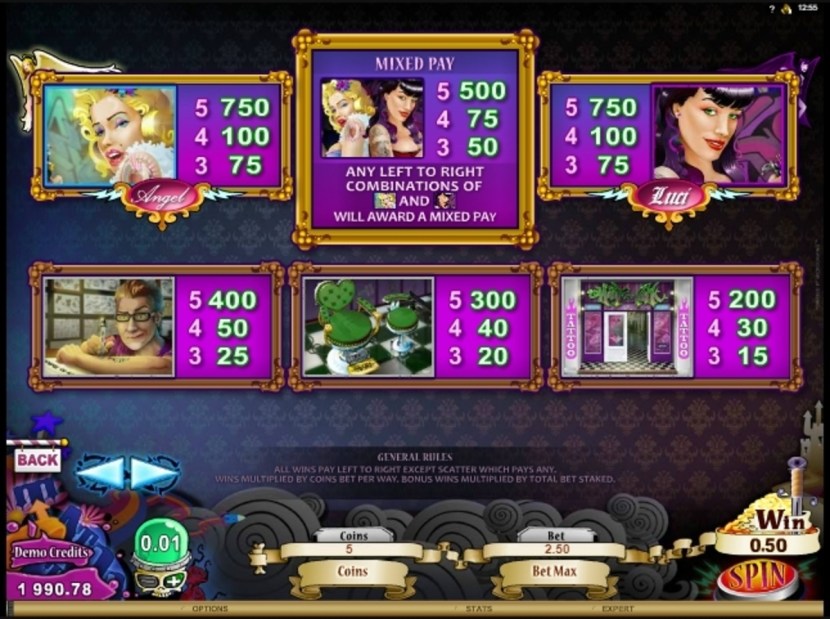Hit the red SPIN button

tap(757, 579)
